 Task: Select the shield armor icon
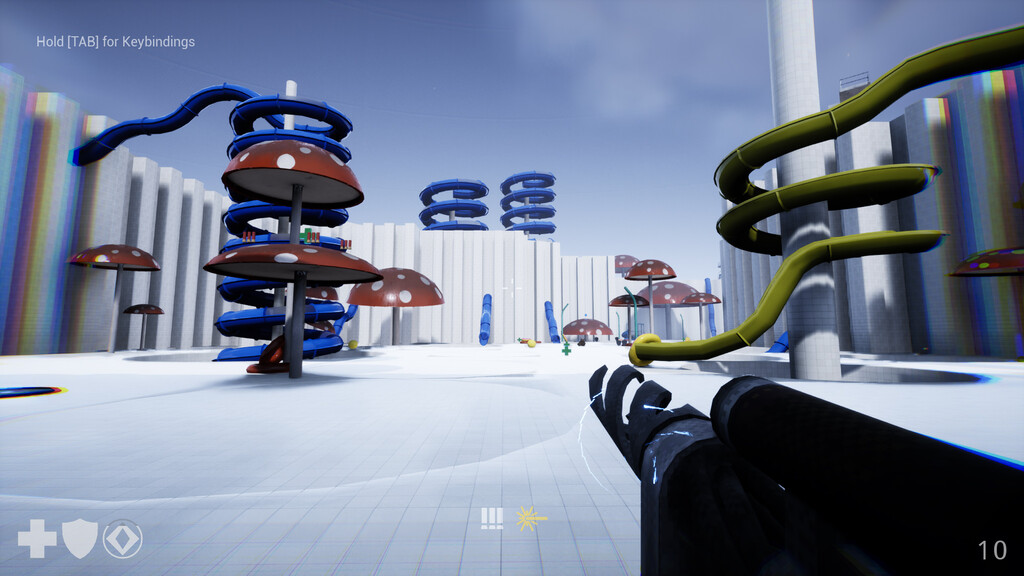pos(80,539)
